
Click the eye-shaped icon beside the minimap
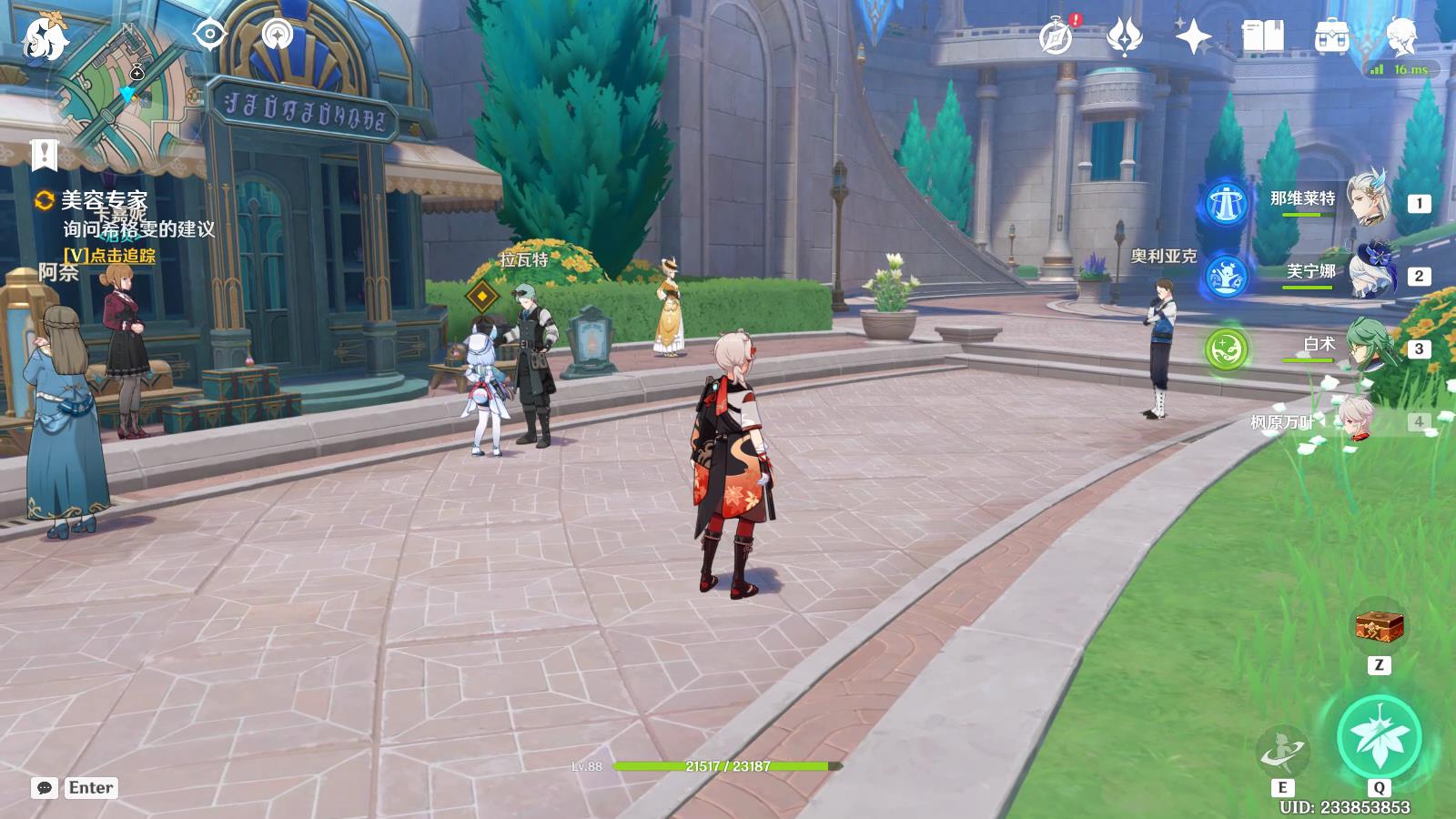[210, 35]
